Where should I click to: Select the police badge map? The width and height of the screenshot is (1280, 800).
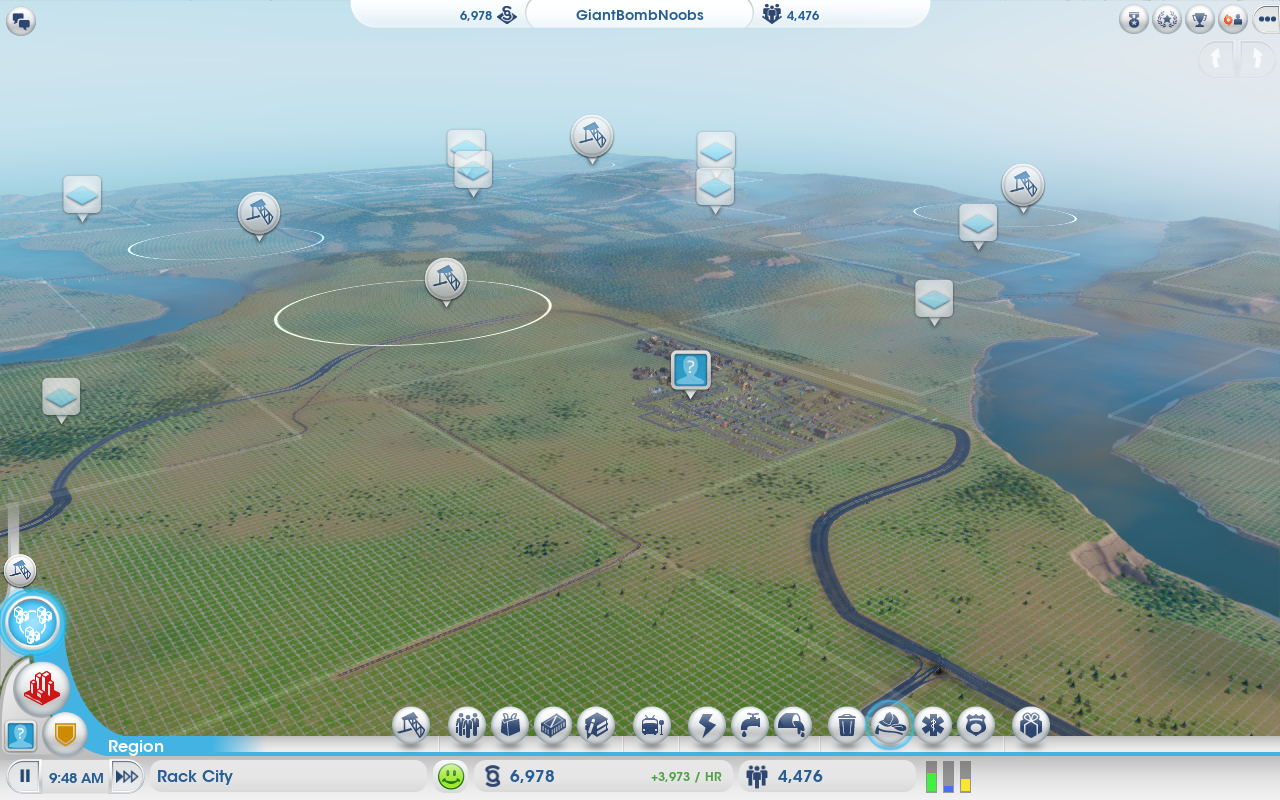976,725
